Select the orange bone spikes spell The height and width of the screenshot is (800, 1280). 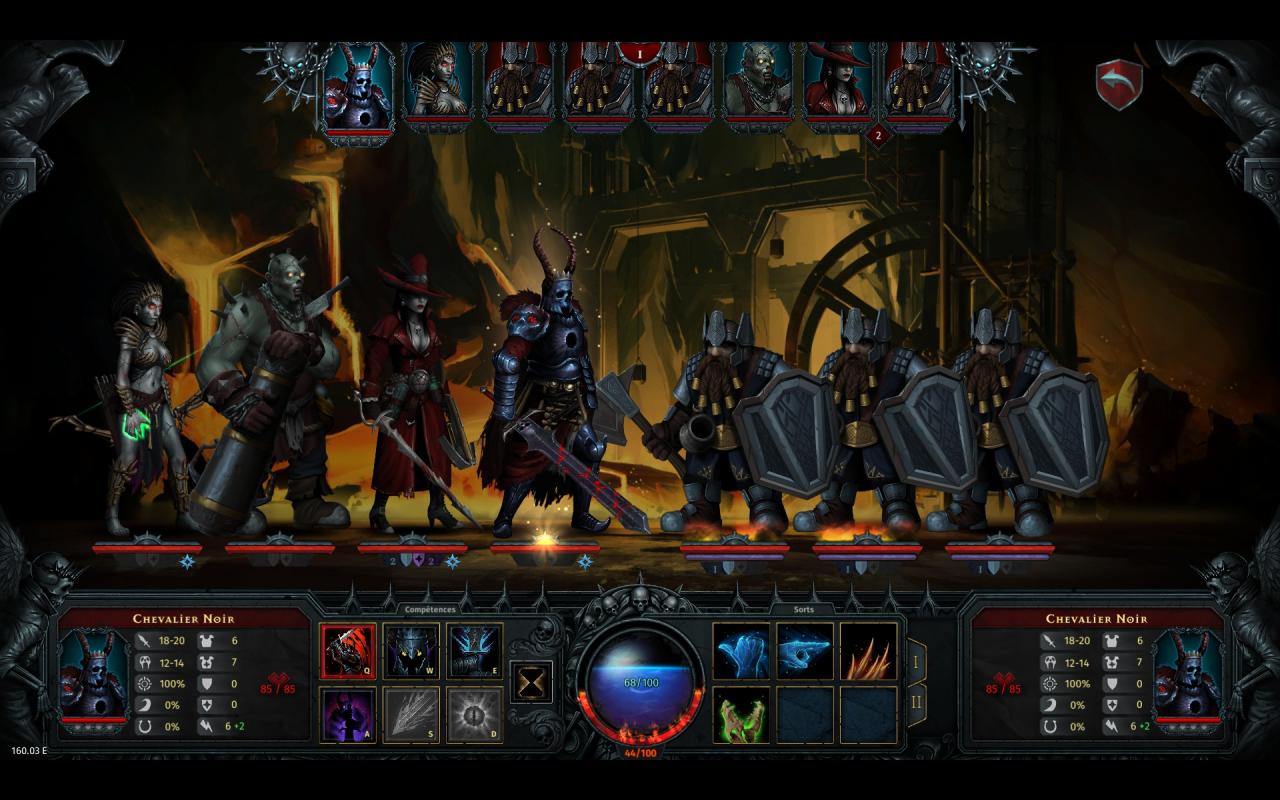tap(868, 651)
